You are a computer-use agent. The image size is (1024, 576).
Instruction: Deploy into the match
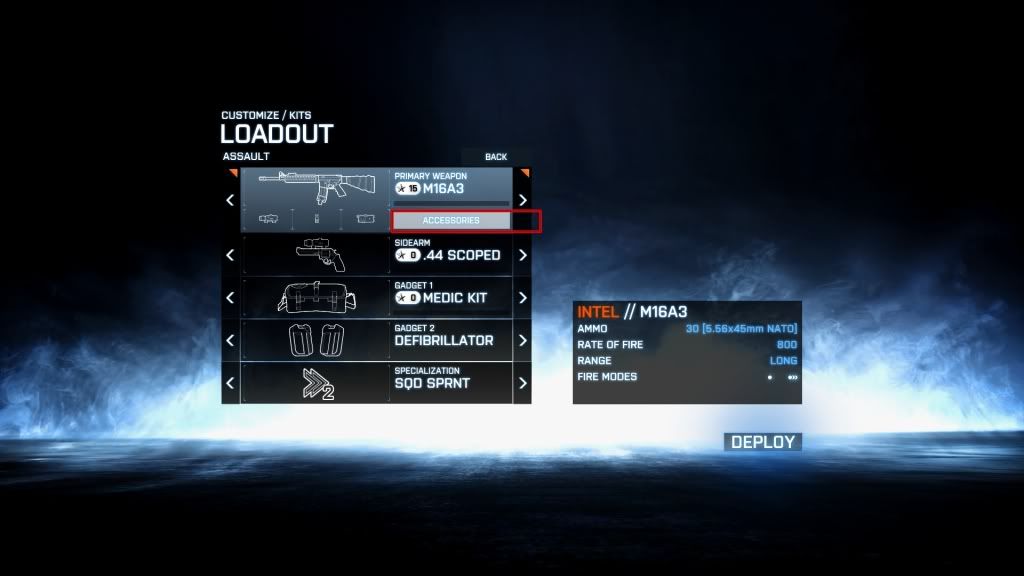[x=762, y=442]
